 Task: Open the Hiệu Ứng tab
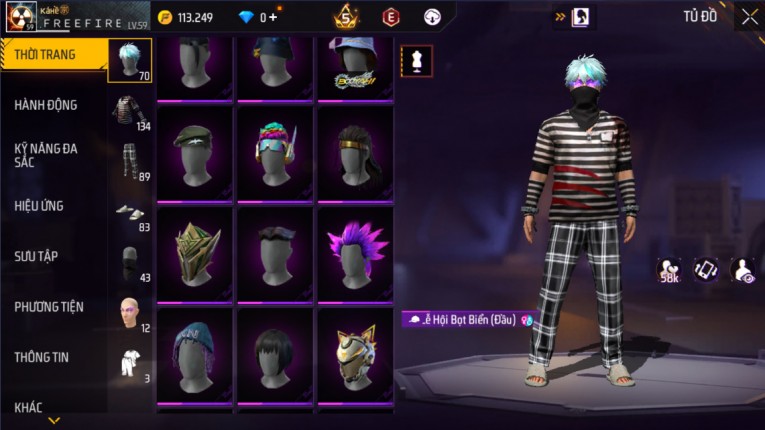[x=40, y=206]
